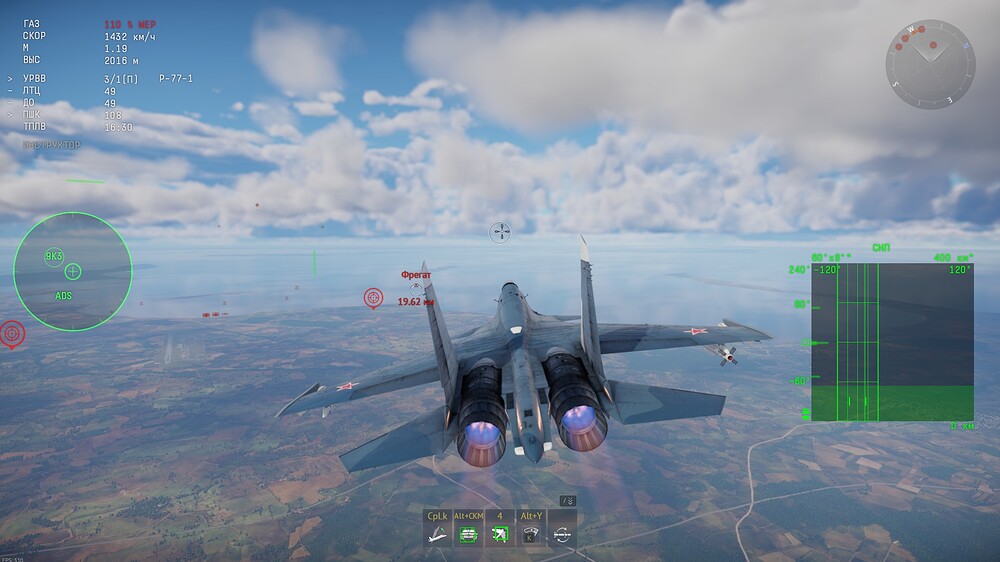This screenshot has height=562, width=1000.
Task: Select the green target-lock aircraft icon
Action: pos(499,535)
